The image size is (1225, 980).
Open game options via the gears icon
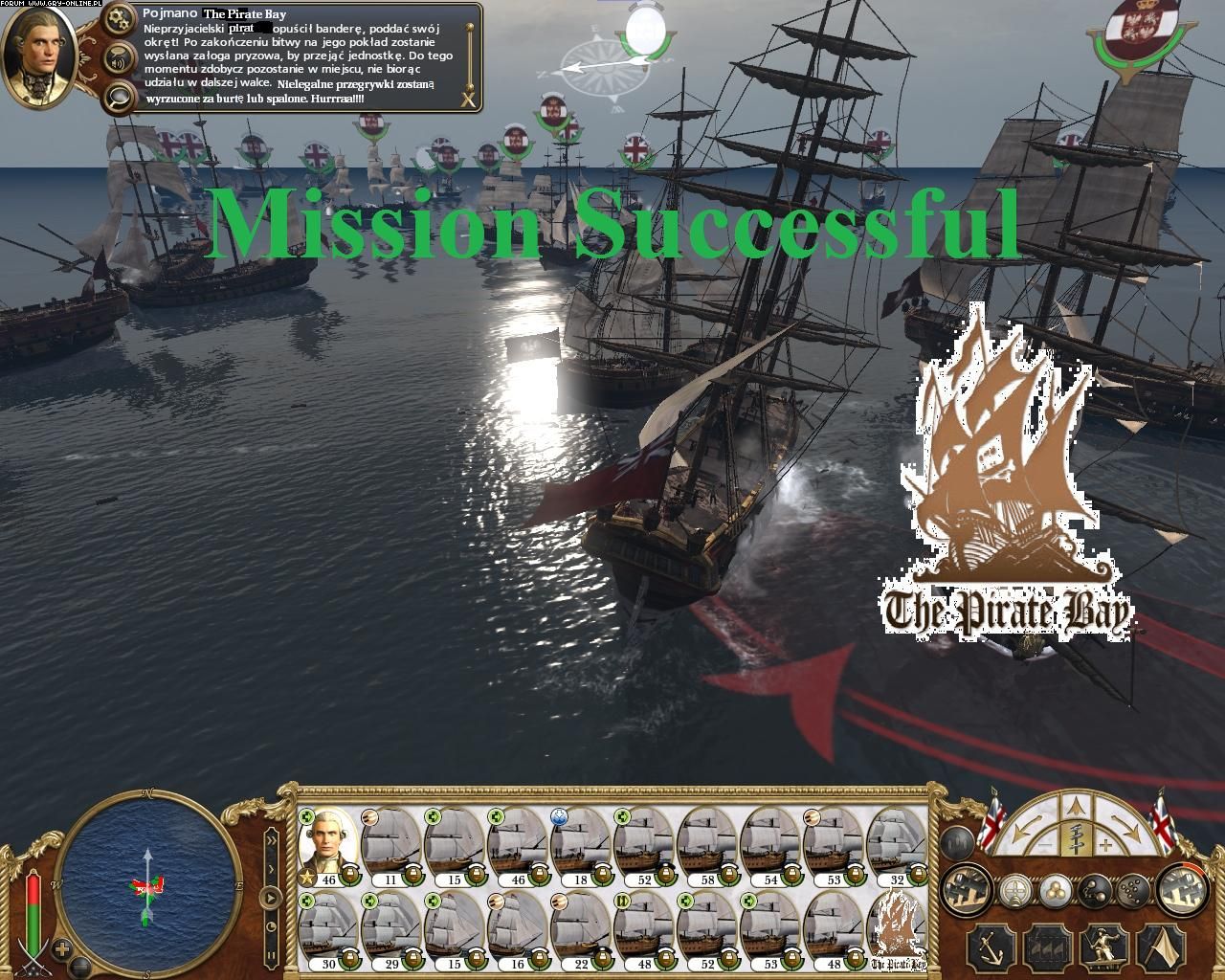(x=120, y=18)
